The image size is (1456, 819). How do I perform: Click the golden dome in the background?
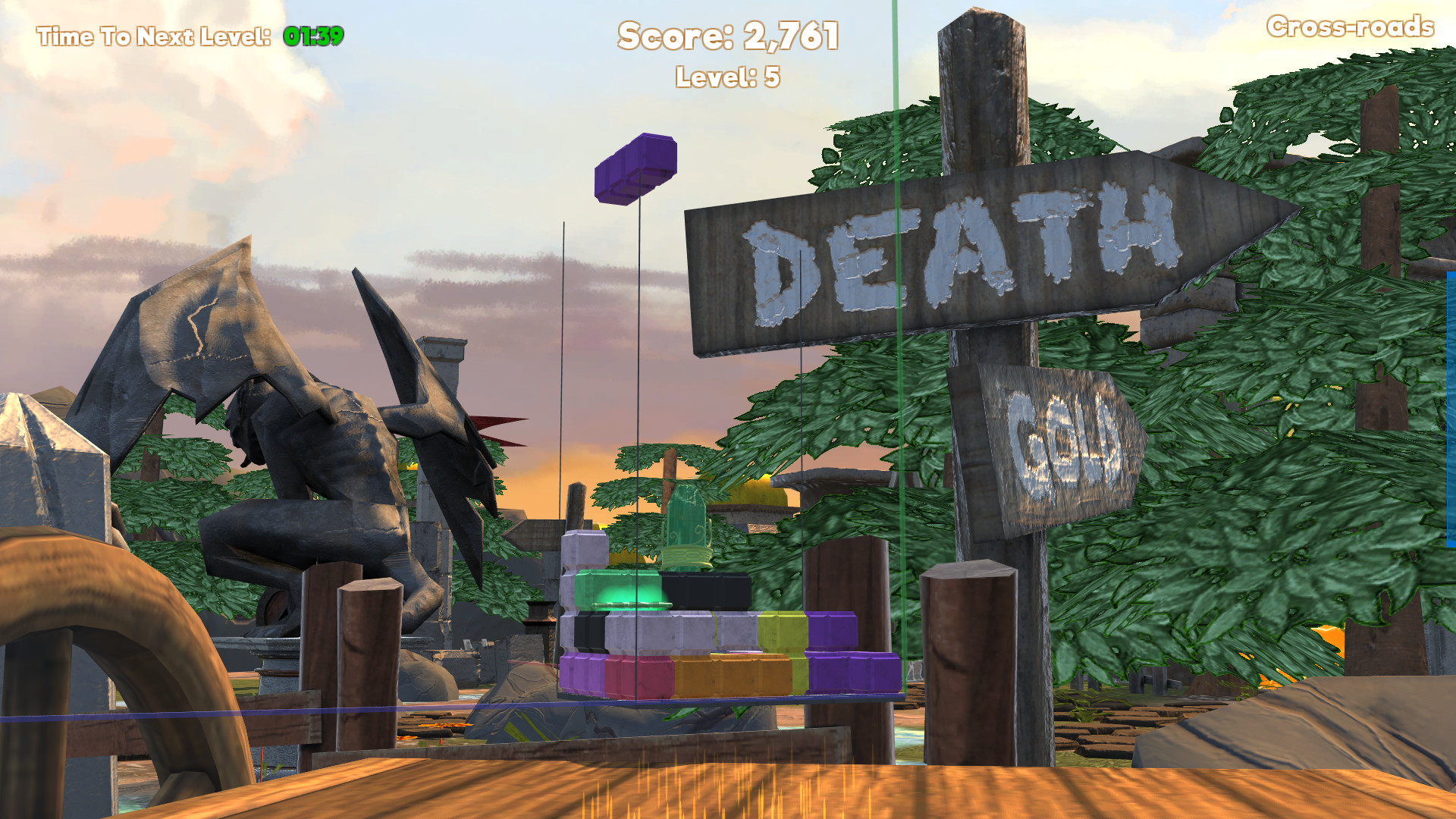(x=758, y=493)
